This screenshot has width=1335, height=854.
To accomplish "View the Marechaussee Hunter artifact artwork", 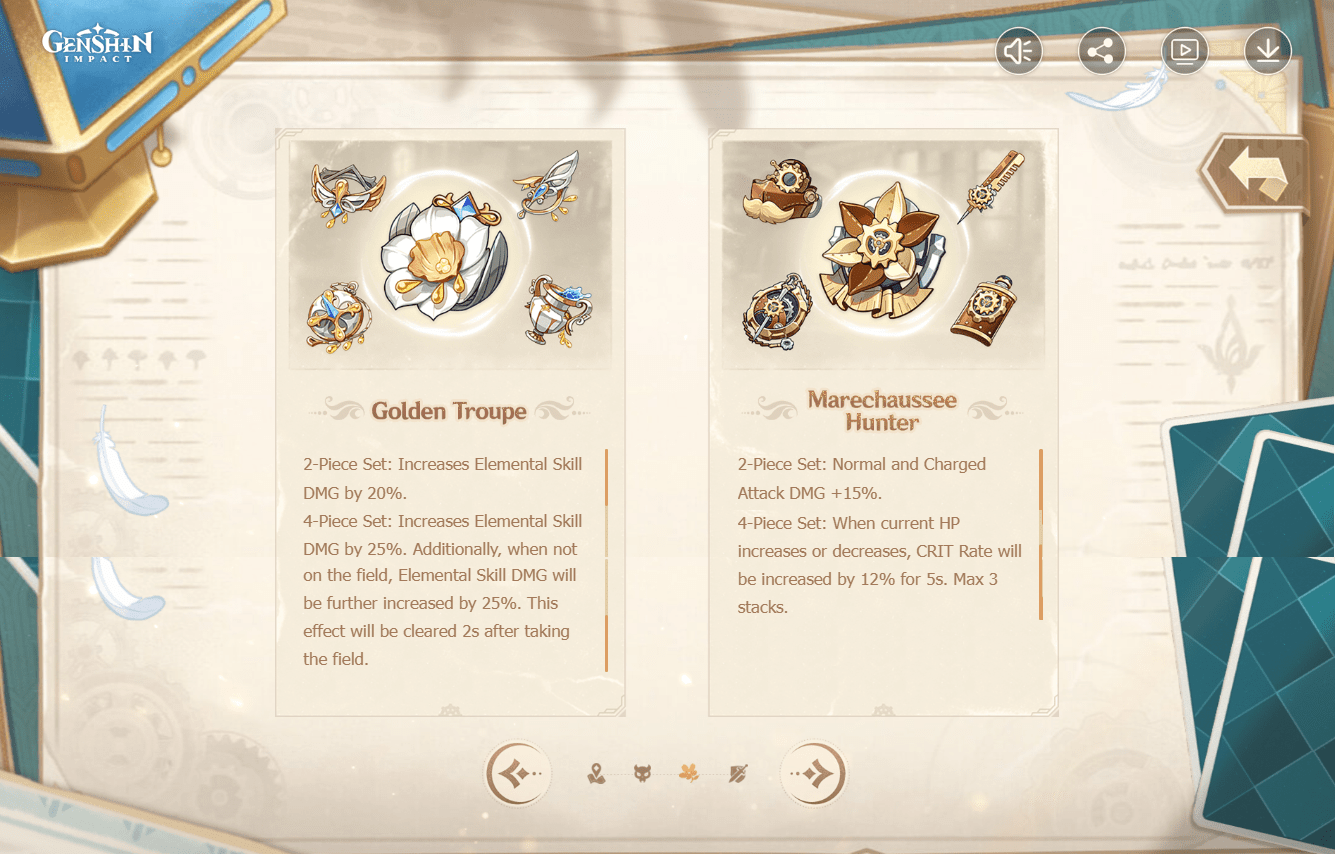I will coord(883,253).
